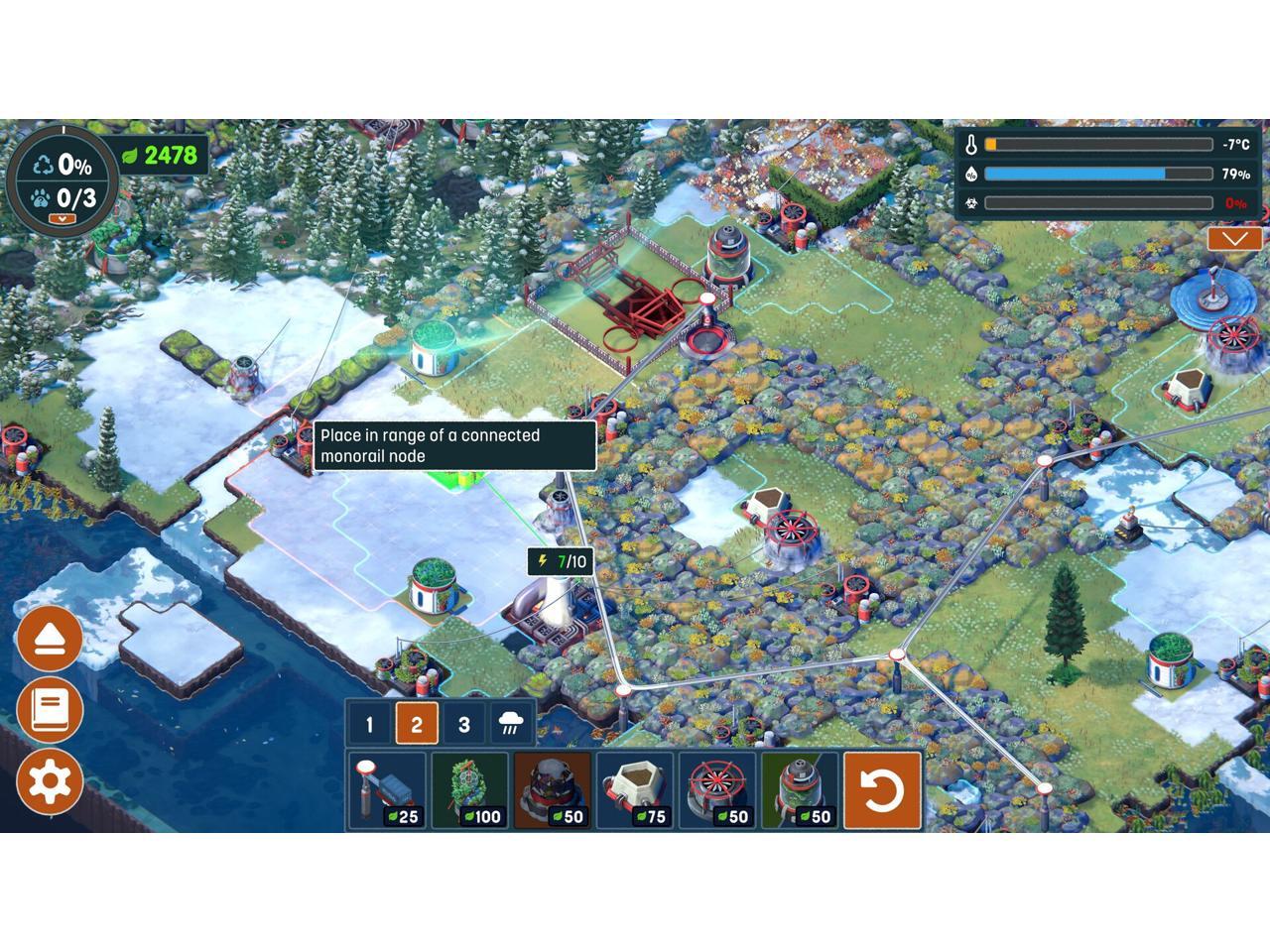
Task: Select the highlighted phase 2 tab
Action: pos(417,724)
